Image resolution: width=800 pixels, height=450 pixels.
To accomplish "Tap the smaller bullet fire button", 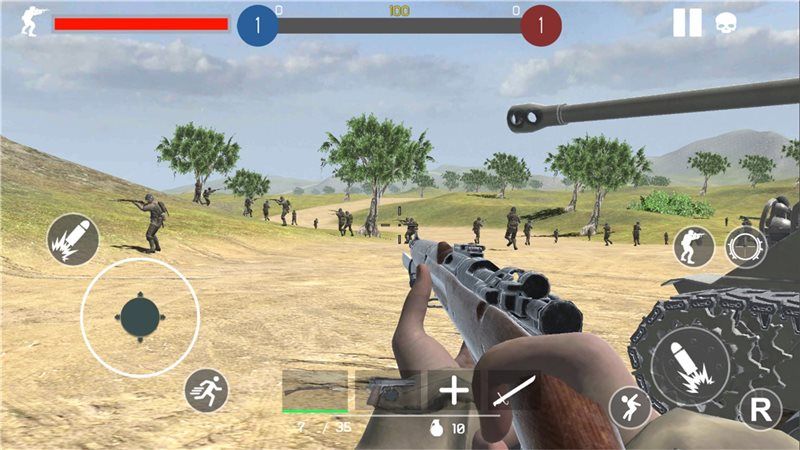I will click(72, 239).
